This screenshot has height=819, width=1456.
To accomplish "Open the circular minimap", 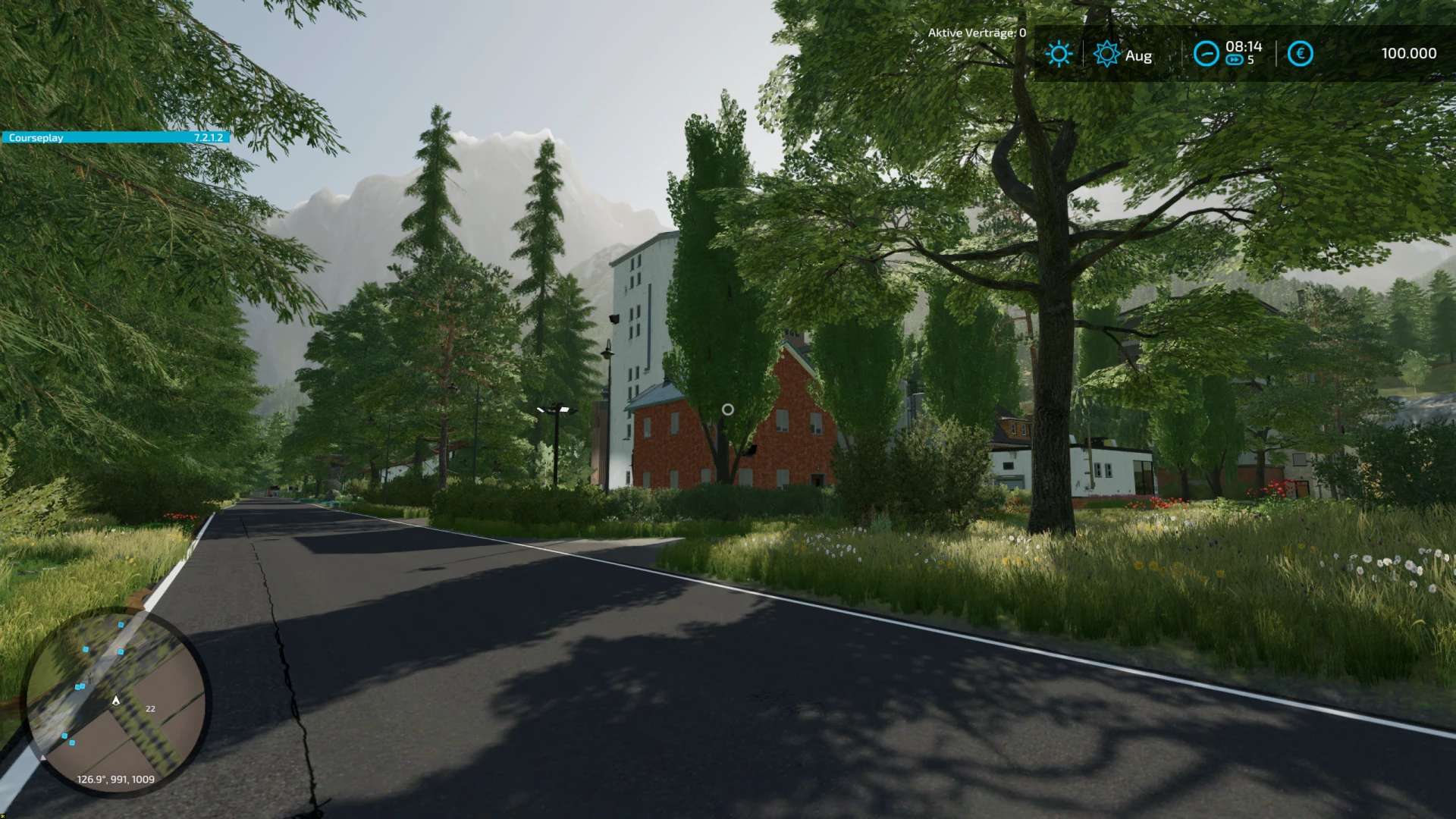I will (116, 701).
